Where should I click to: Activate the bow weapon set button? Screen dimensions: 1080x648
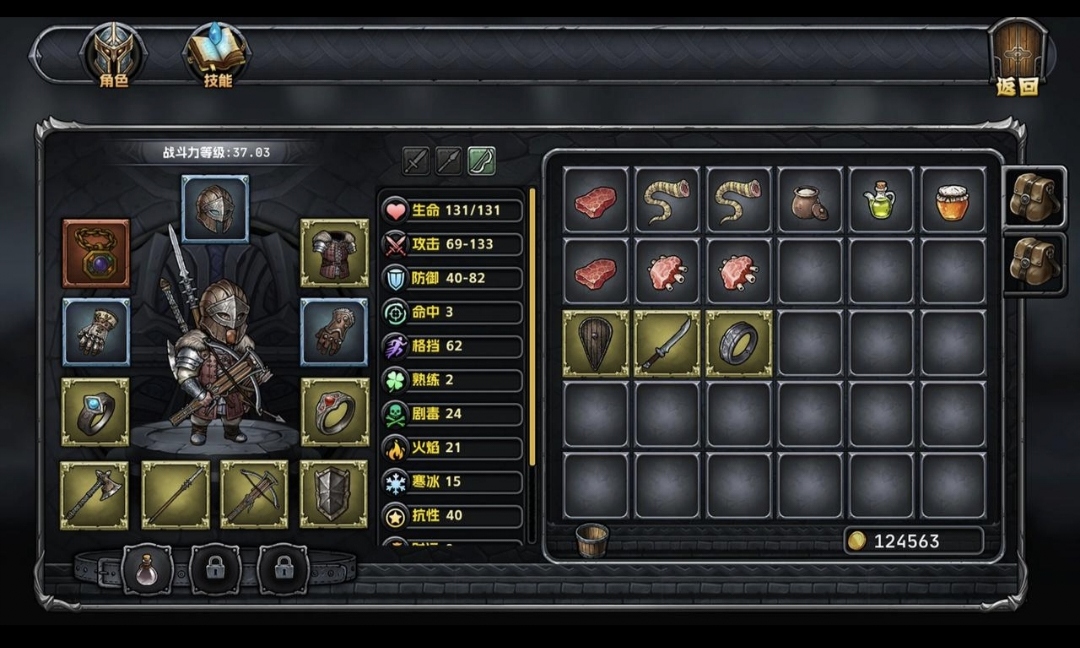pos(482,160)
